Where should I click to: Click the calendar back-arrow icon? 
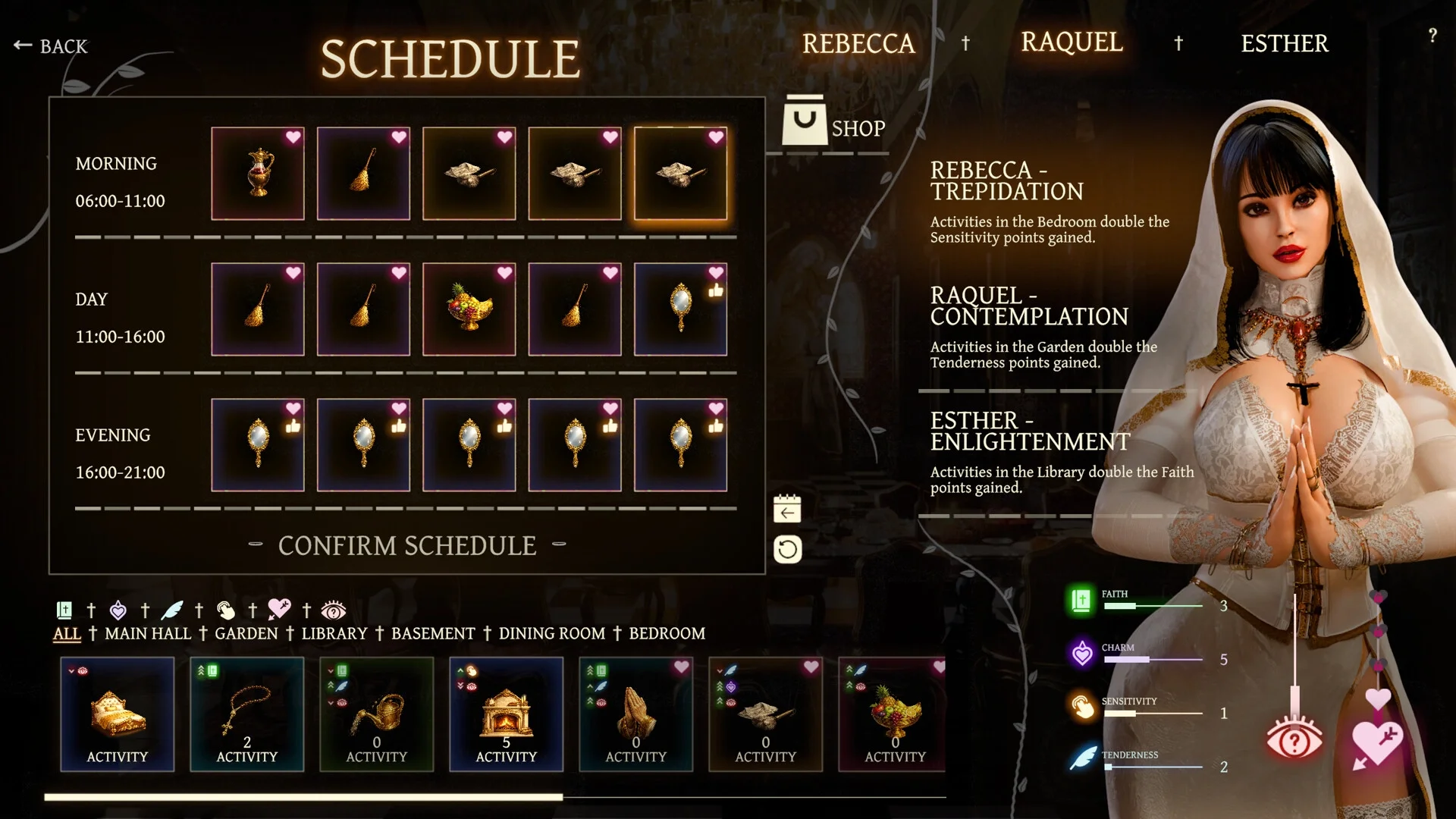tap(787, 510)
